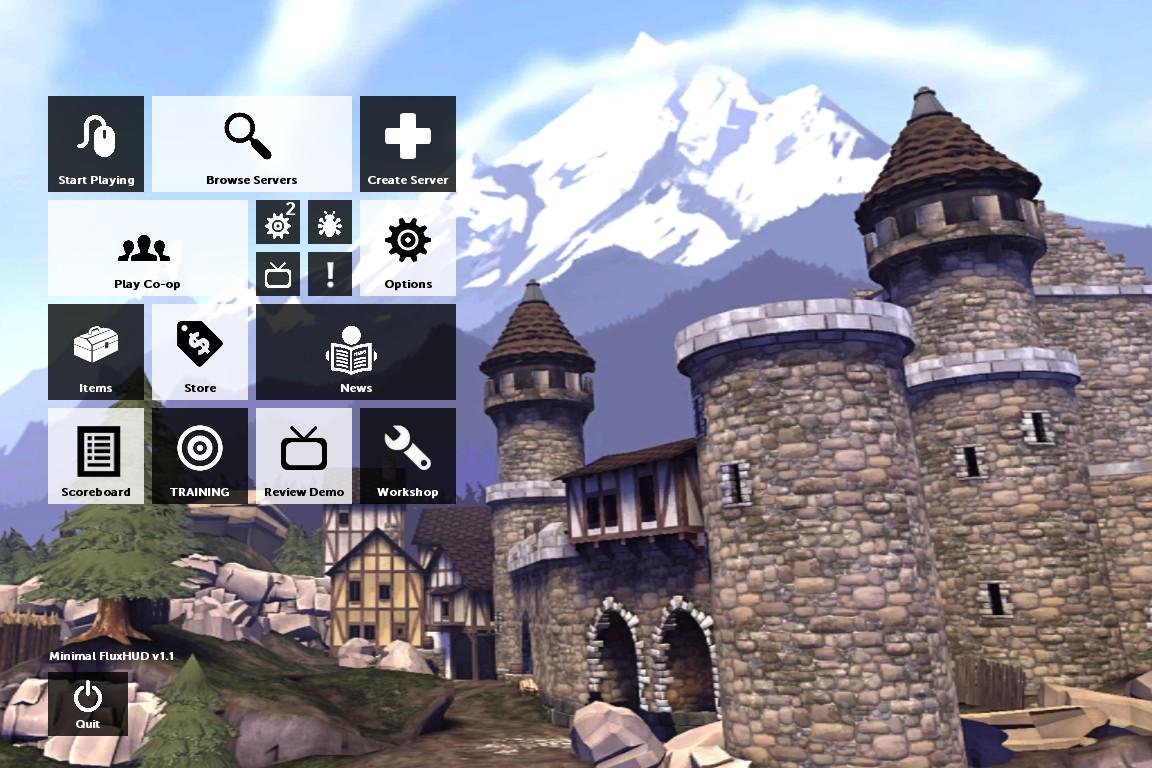Open the Browse Servers tile

[x=252, y=144]
